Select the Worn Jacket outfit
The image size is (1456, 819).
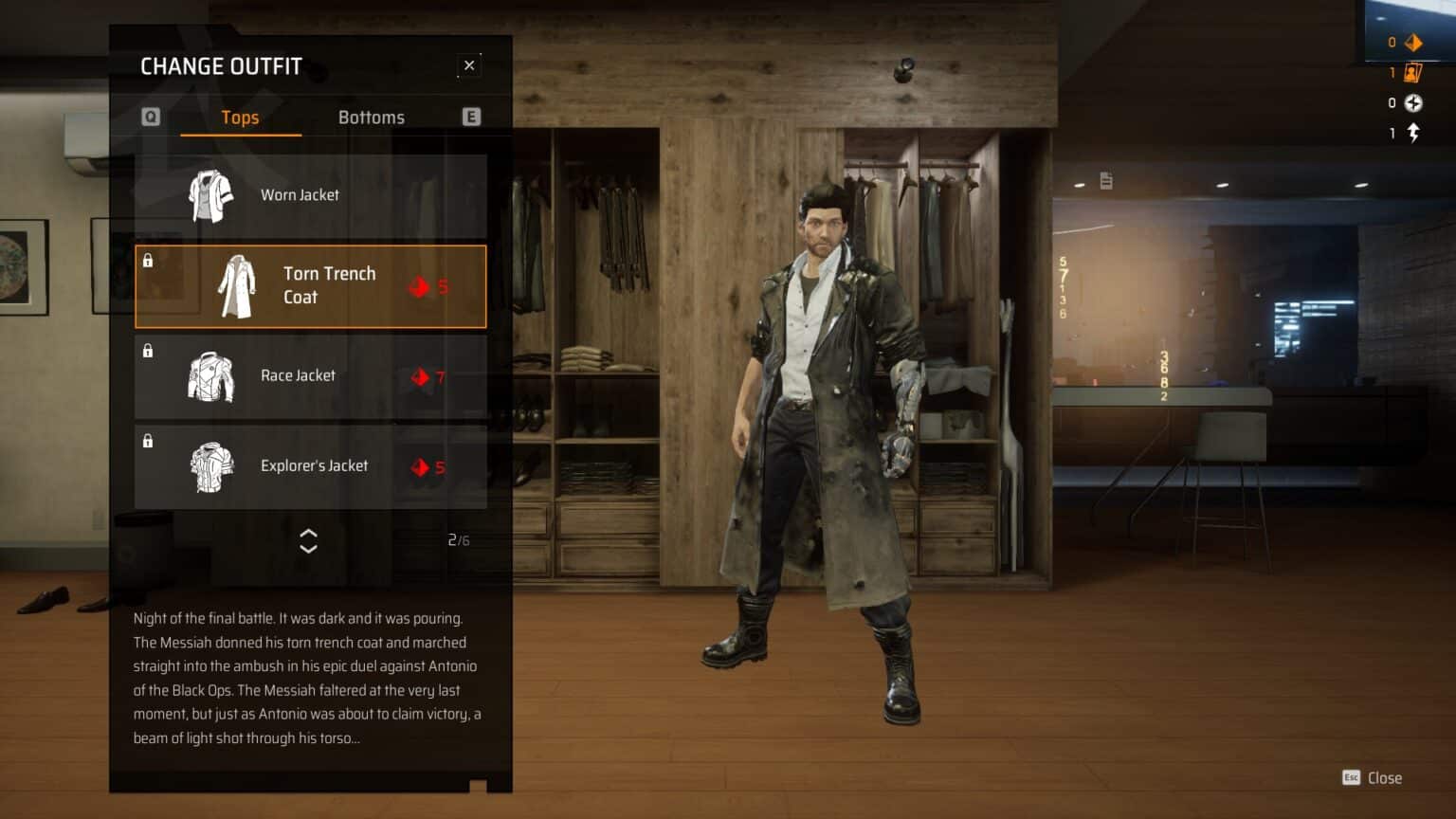(311, 195)
